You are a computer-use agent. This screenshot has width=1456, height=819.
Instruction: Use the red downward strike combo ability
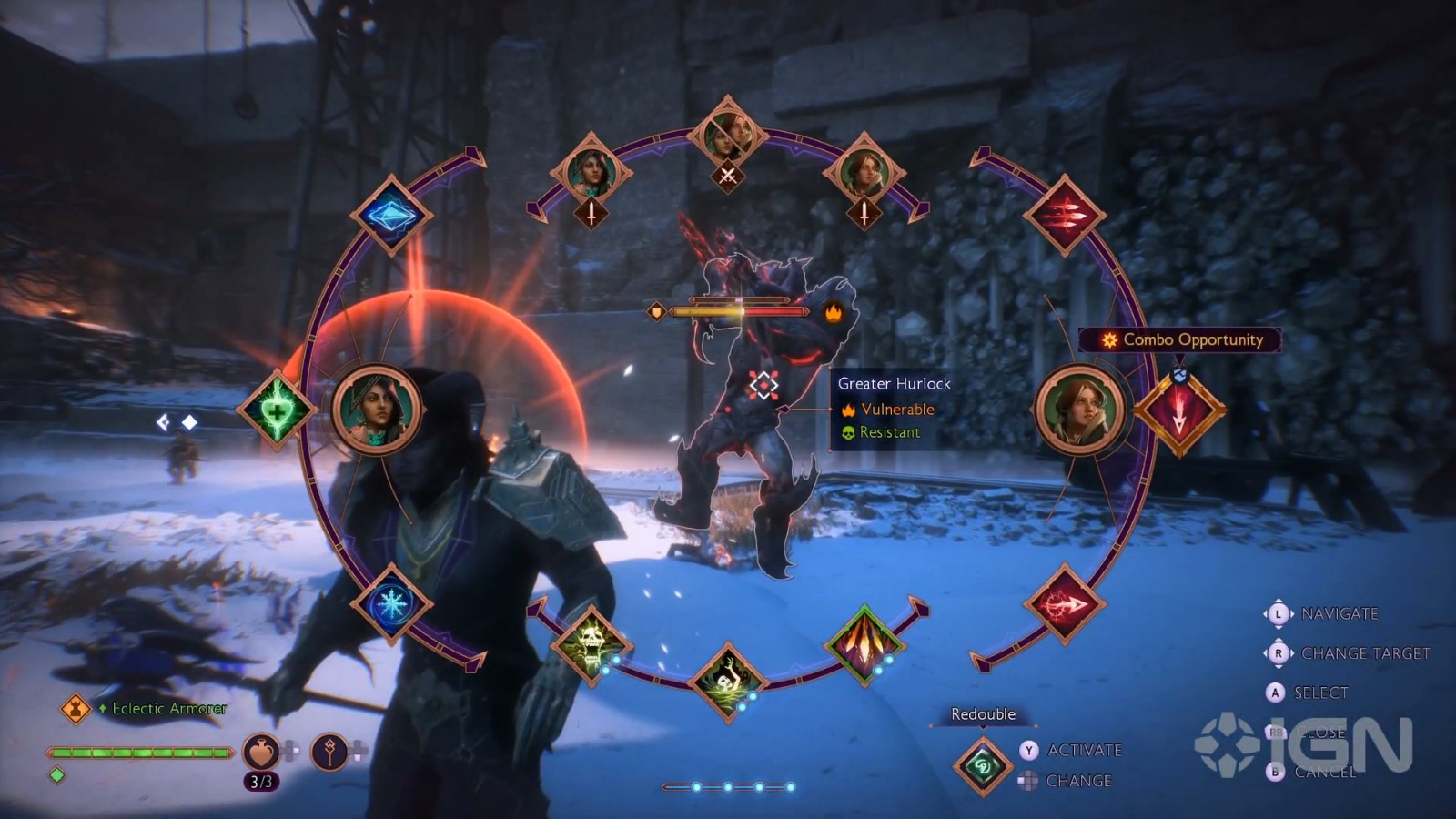1179,411
